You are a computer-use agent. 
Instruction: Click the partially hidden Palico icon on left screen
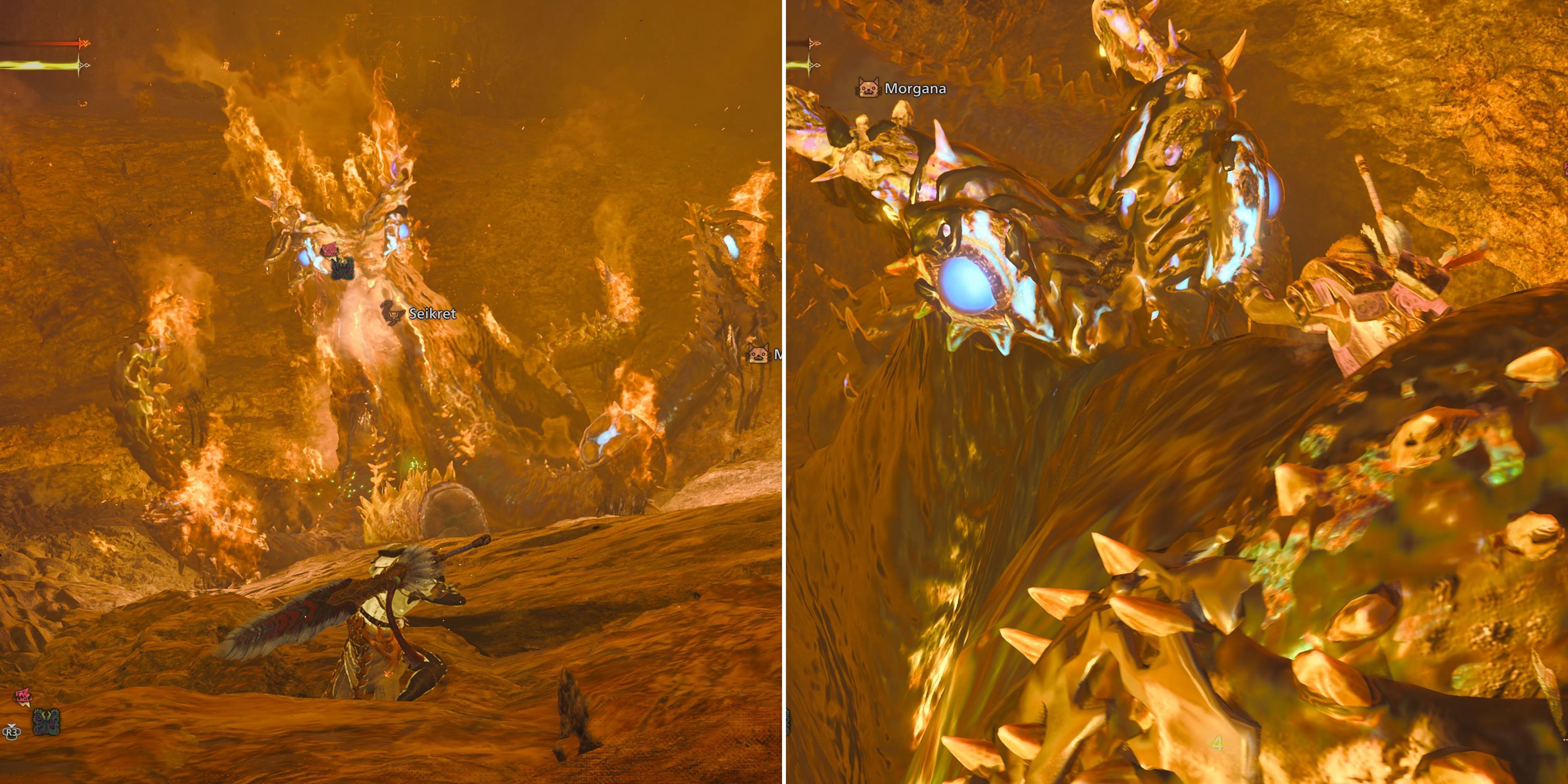pyautogui.click(x=759, y=354)
